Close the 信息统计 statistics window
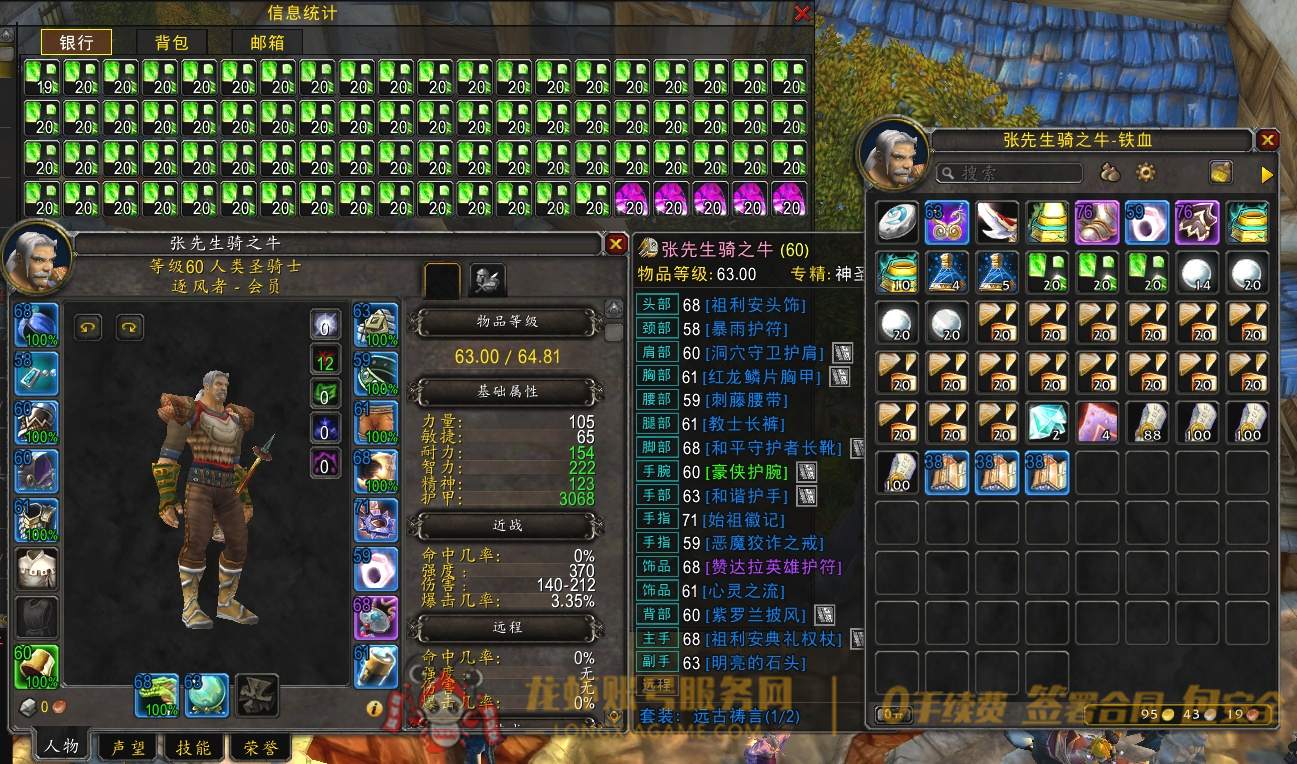The image size is (1297, 764). point(802,13)
